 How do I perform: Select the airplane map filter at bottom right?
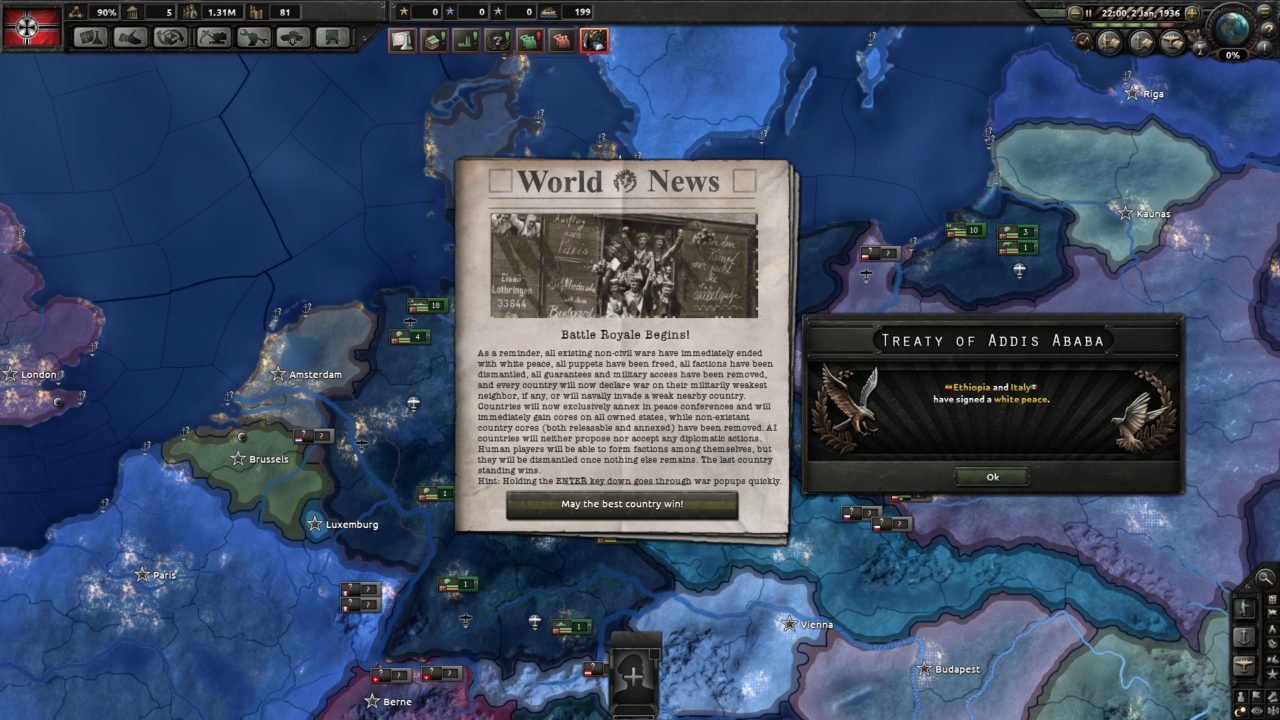click(1245, 663)
